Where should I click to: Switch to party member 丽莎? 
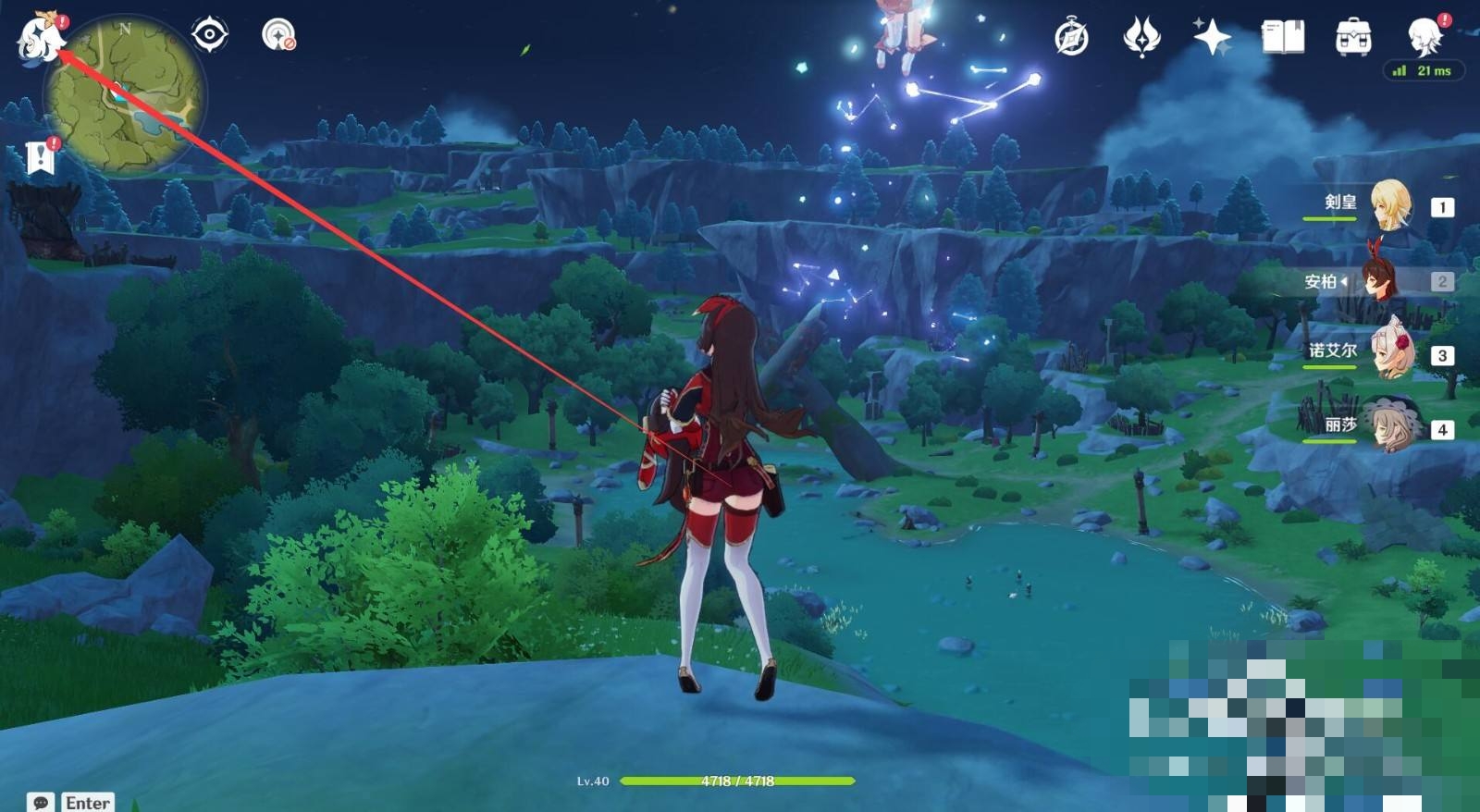click(1391, 427)
